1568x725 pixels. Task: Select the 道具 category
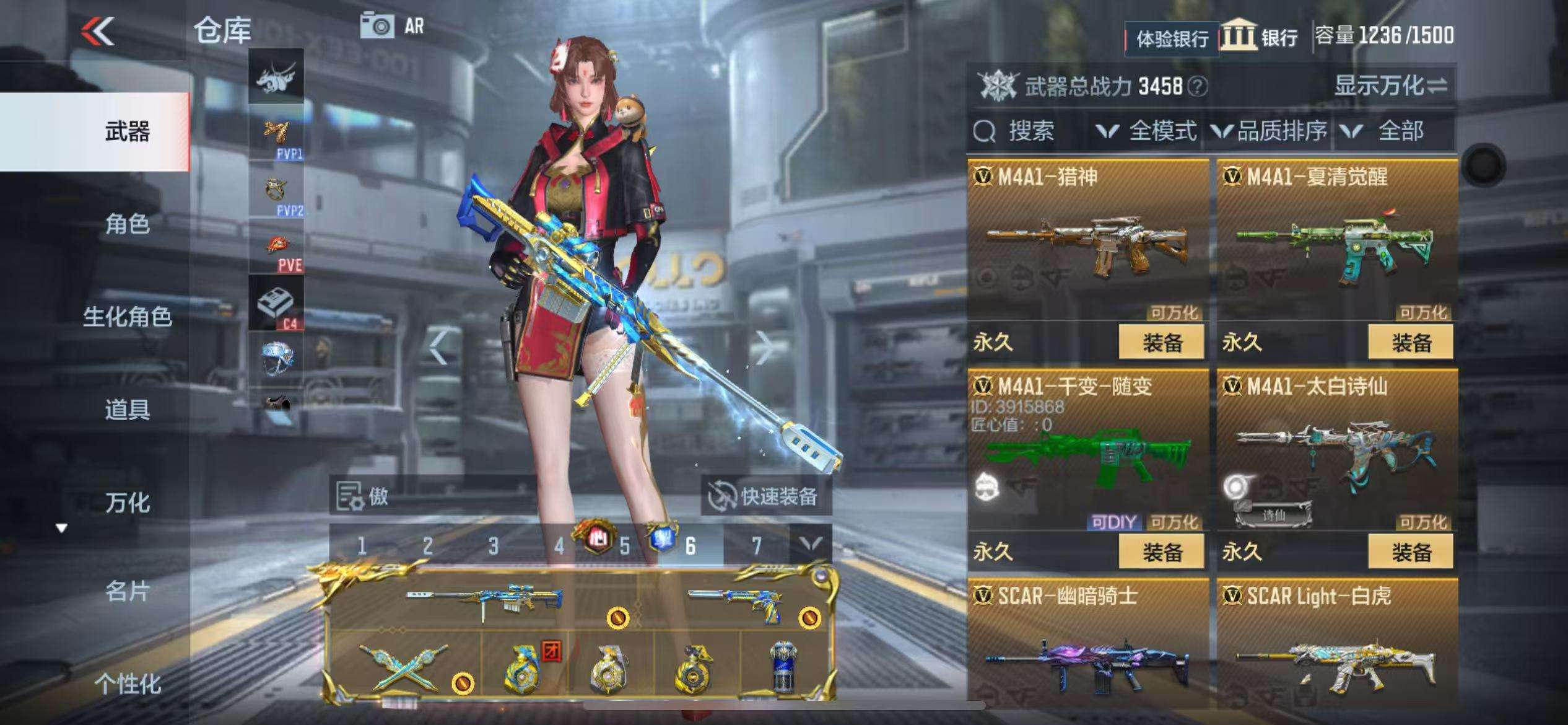[x=127, y=410]
